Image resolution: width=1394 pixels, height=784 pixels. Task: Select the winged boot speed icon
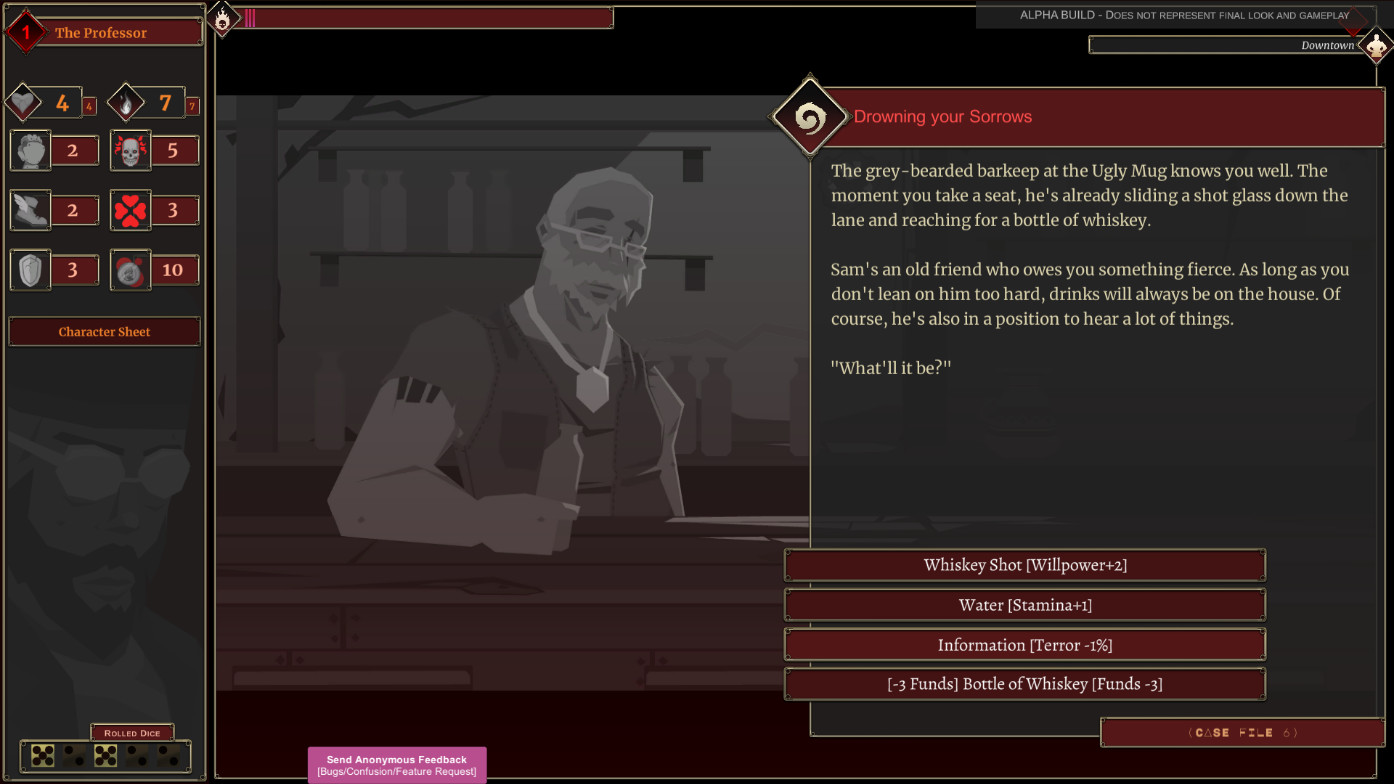tap(30, 210)
